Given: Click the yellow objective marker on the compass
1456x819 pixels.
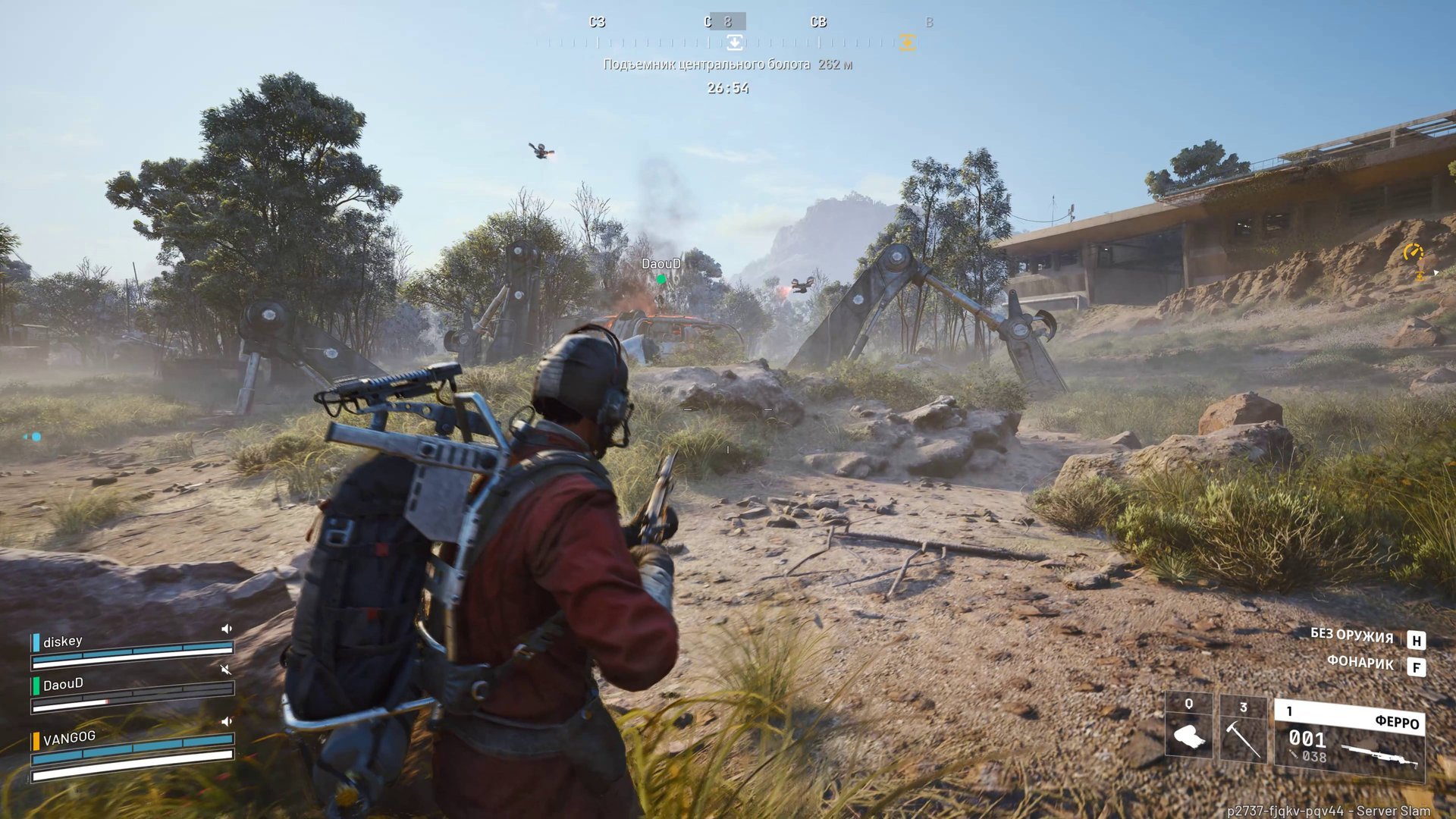Looking at the screenshot, I should coord(907,42).
